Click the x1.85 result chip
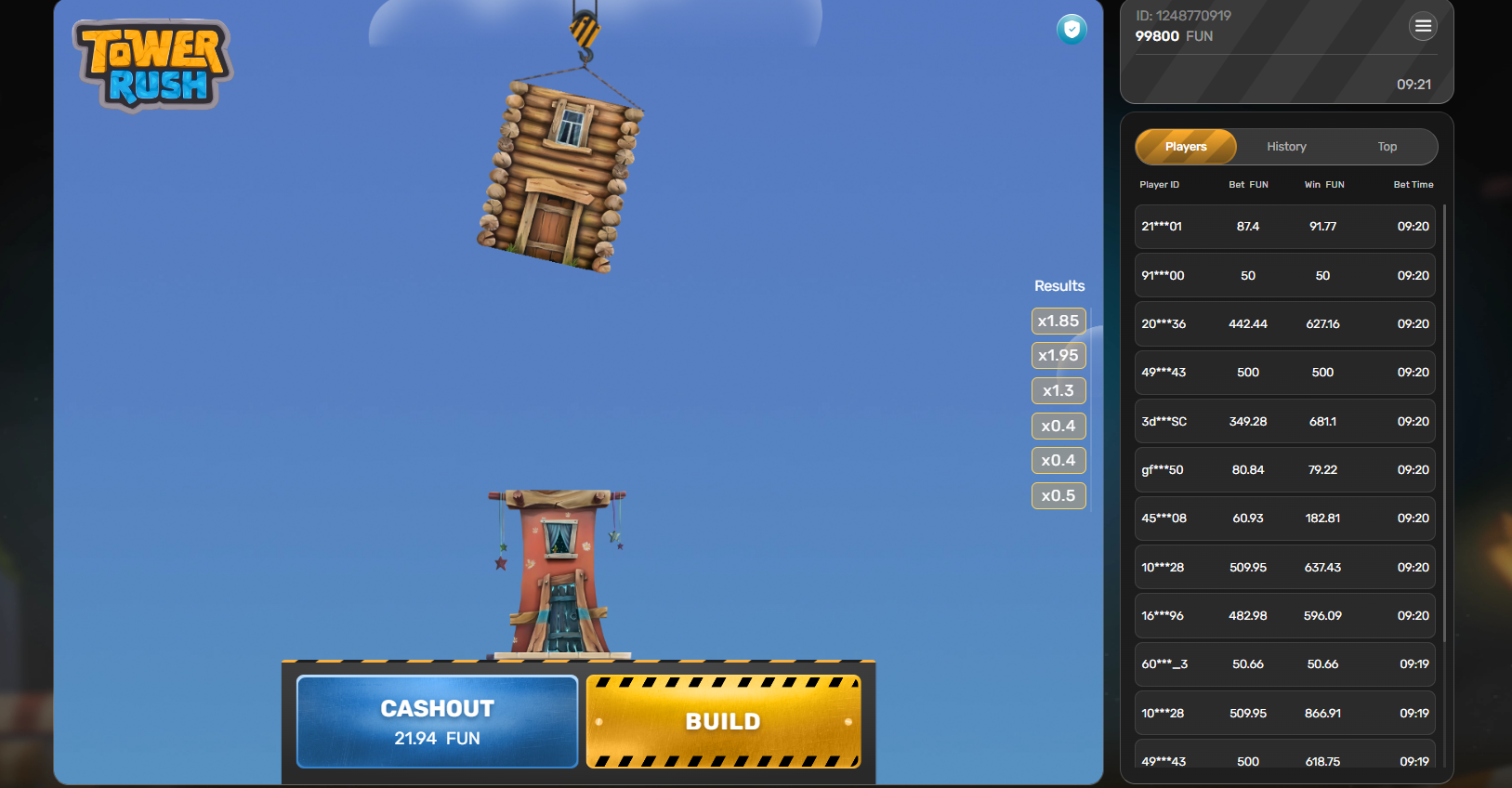This screenshot has width=1512, height=788. 1058,321
